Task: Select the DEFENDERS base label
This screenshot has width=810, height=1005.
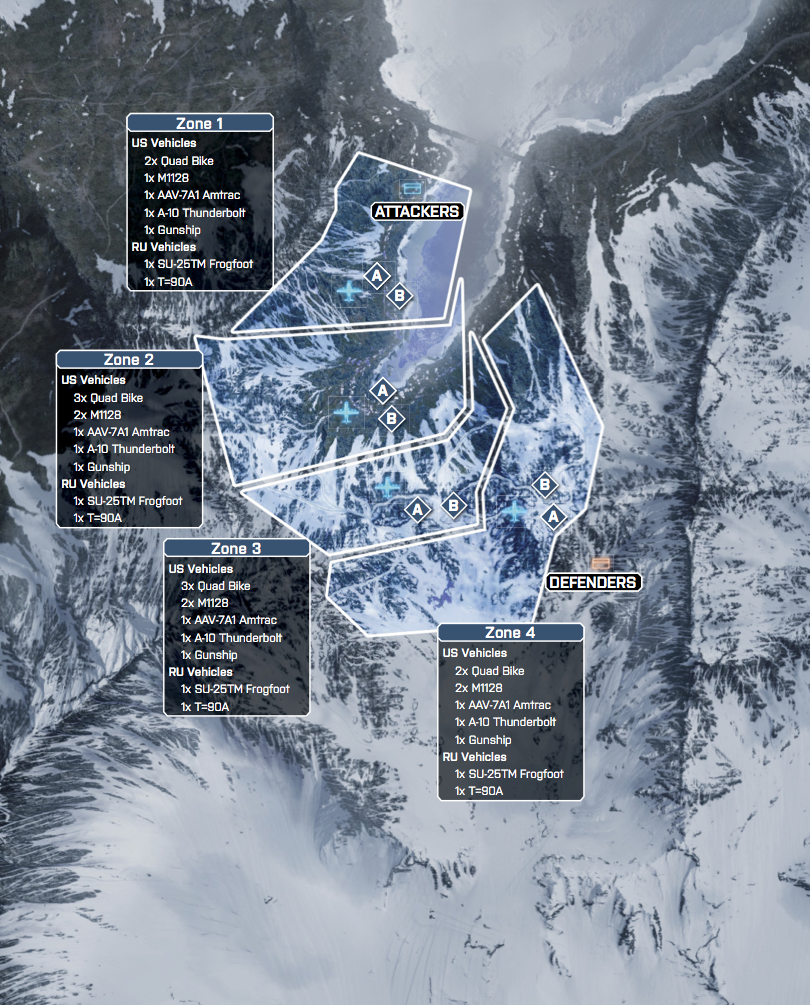Action: (593, 582)
